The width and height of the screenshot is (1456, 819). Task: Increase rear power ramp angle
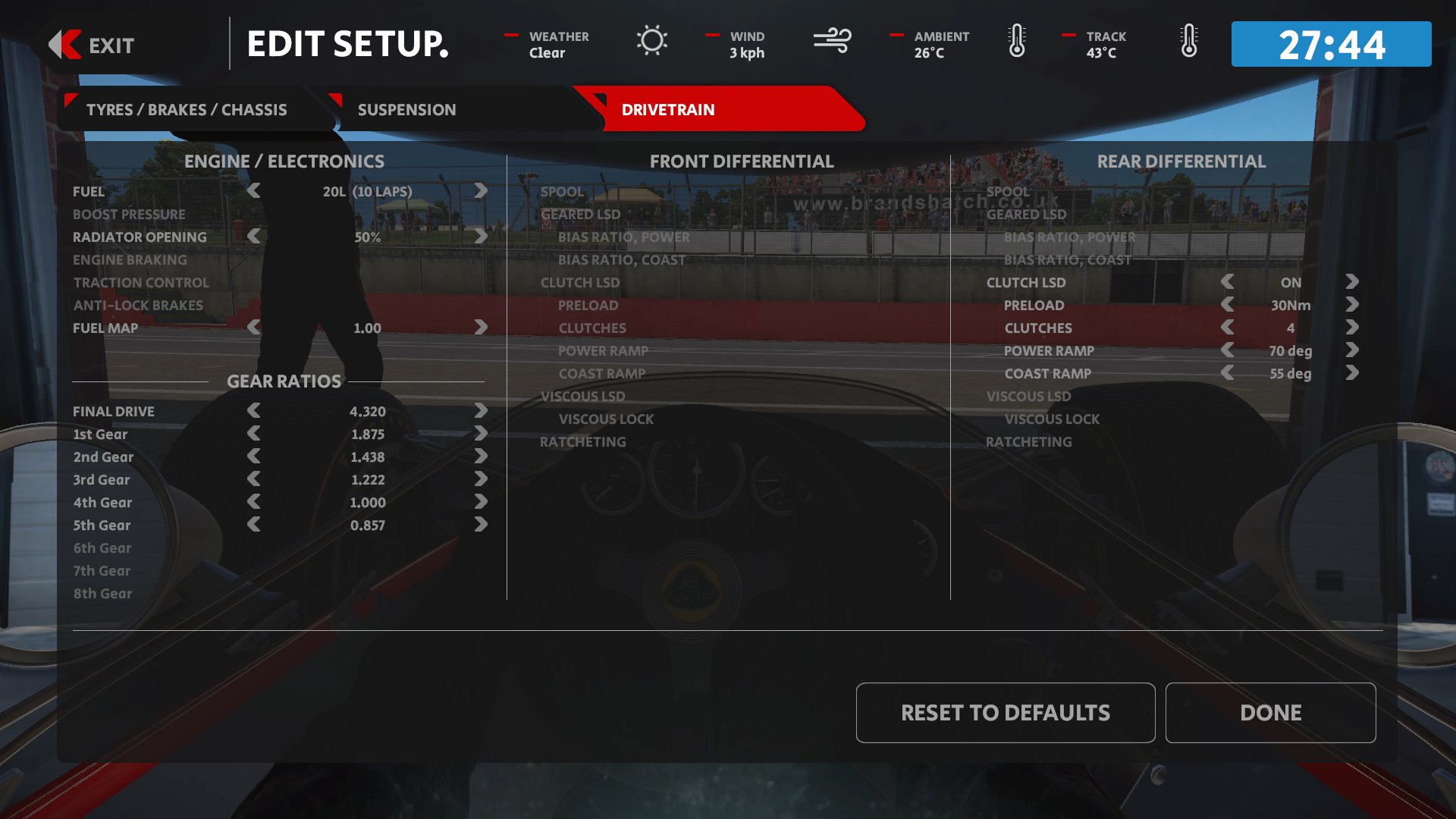point(1352,350)
